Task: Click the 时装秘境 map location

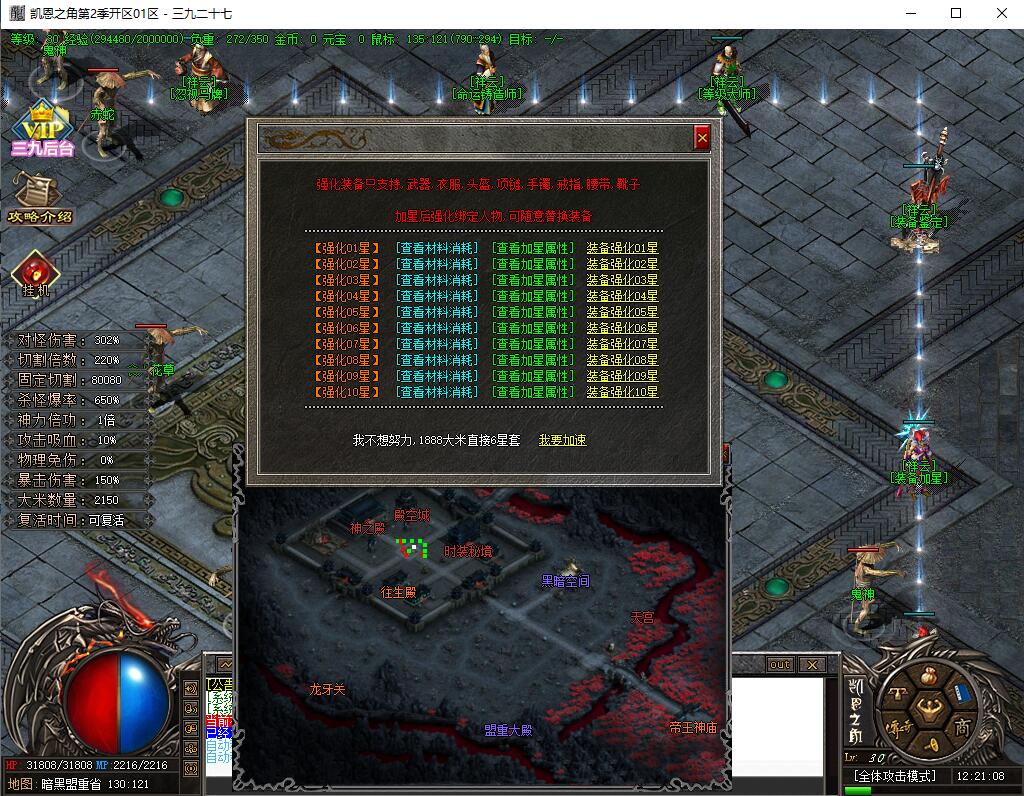Action: [467, 551]
